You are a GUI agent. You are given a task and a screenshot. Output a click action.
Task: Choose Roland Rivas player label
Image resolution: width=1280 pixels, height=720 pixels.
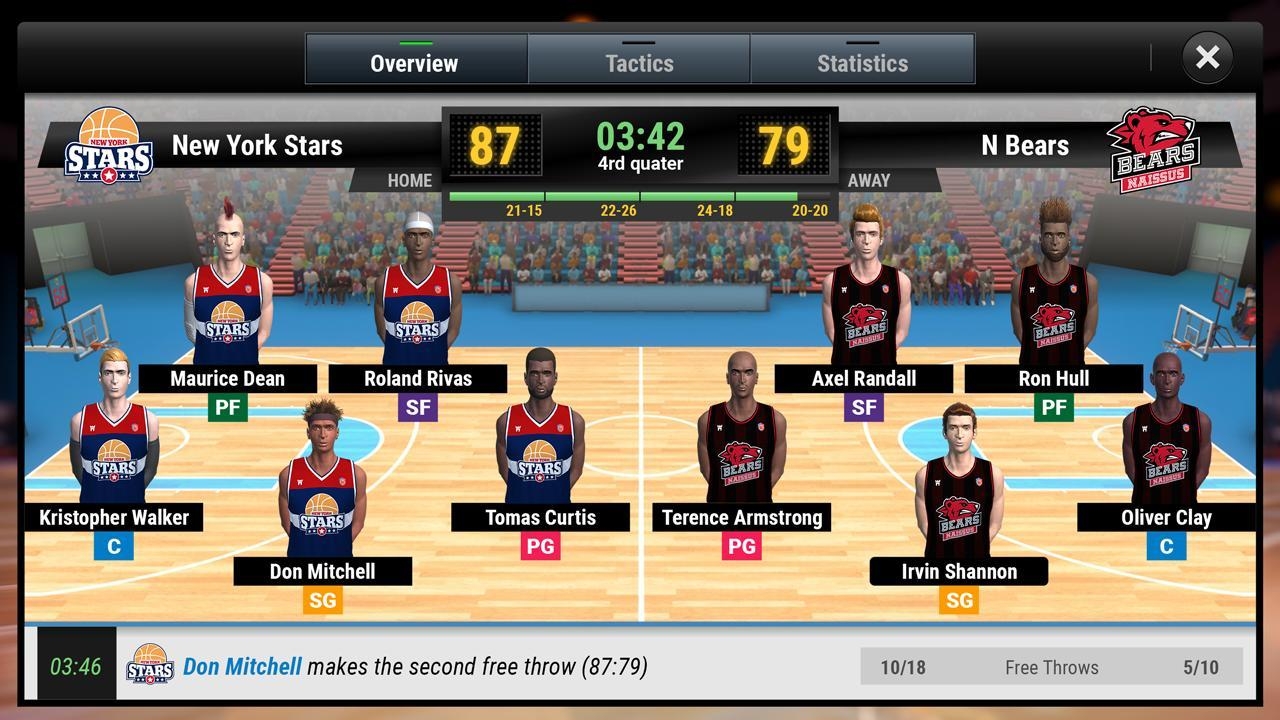click(x=418, y=379)
